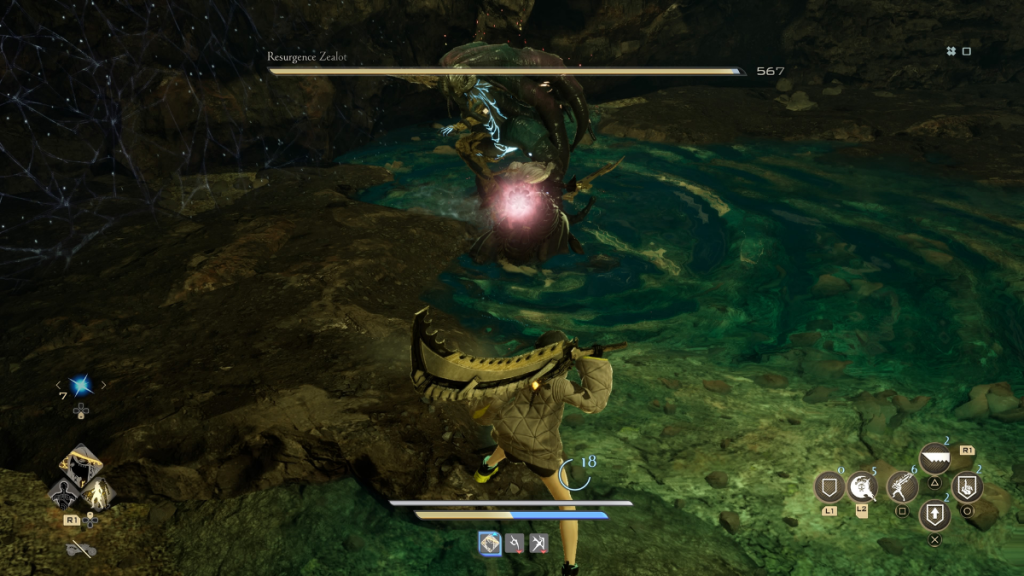Image resolution: width=1024 pixels, height=576 pixels.
Task: Use the sword-strike warrior skill
Action: pyautogui.click(x=902, y=487)
